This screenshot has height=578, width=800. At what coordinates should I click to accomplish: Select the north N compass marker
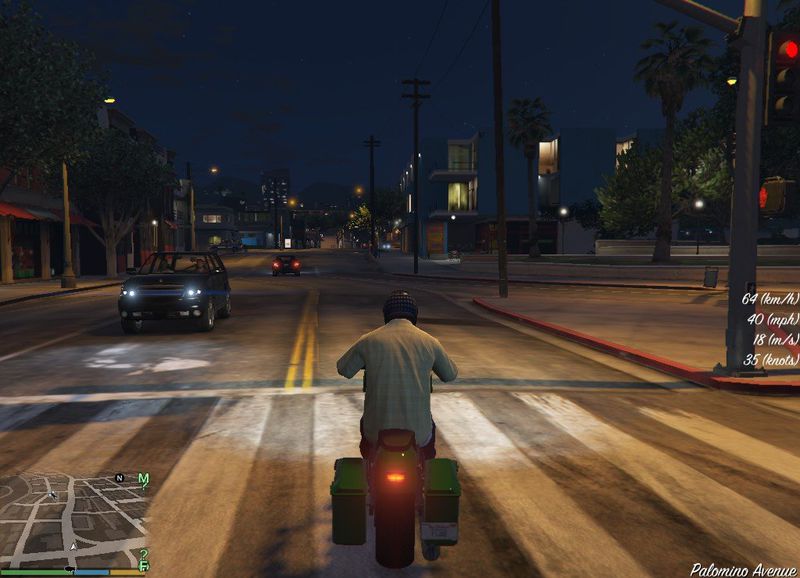[x=120, y=479]
